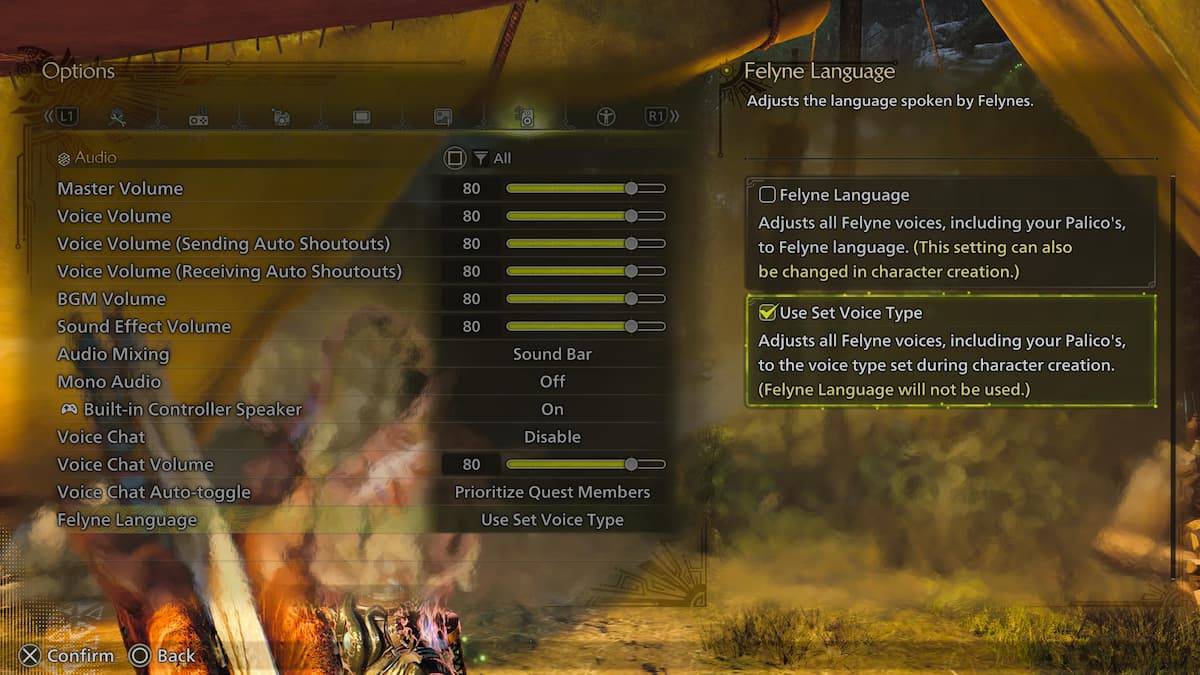The height and width of the screenshot is (675, 1200).
Task: Switch to the wrench-and-tools settings tab
Action: [x=118, y=117]
